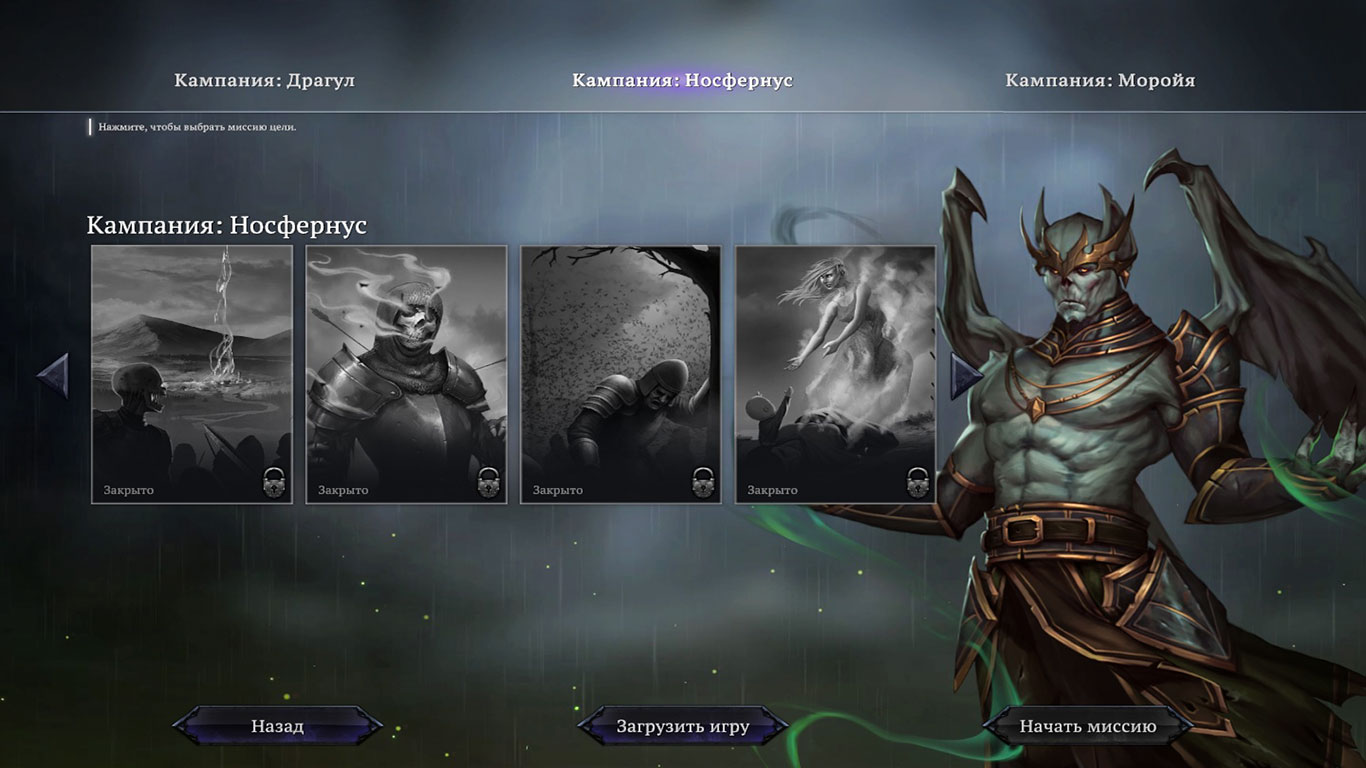Show next missions with the right arrow
Viewport: 1366px width, 768px height.
pyautogui.click(x=965, y=376)
